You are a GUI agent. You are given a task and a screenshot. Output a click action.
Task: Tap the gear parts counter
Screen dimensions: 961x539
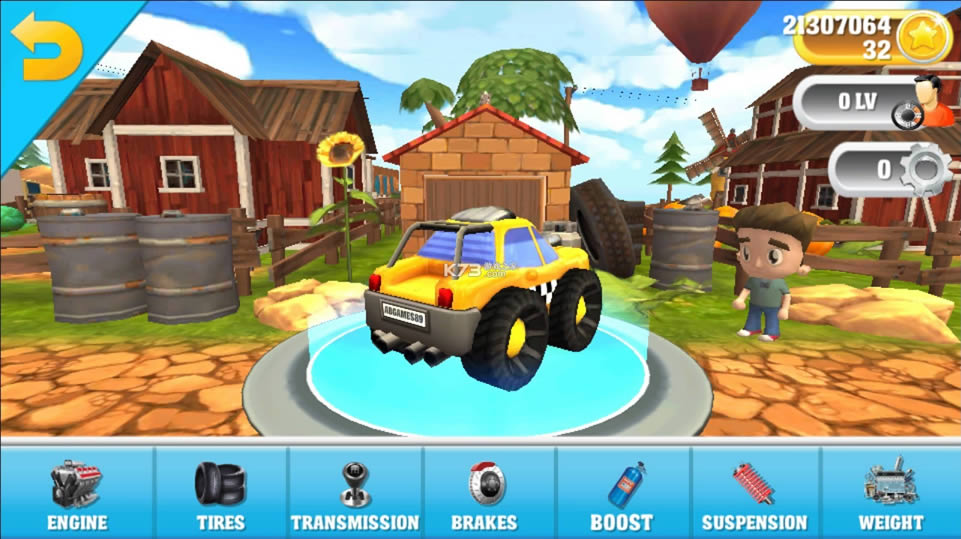888,169
